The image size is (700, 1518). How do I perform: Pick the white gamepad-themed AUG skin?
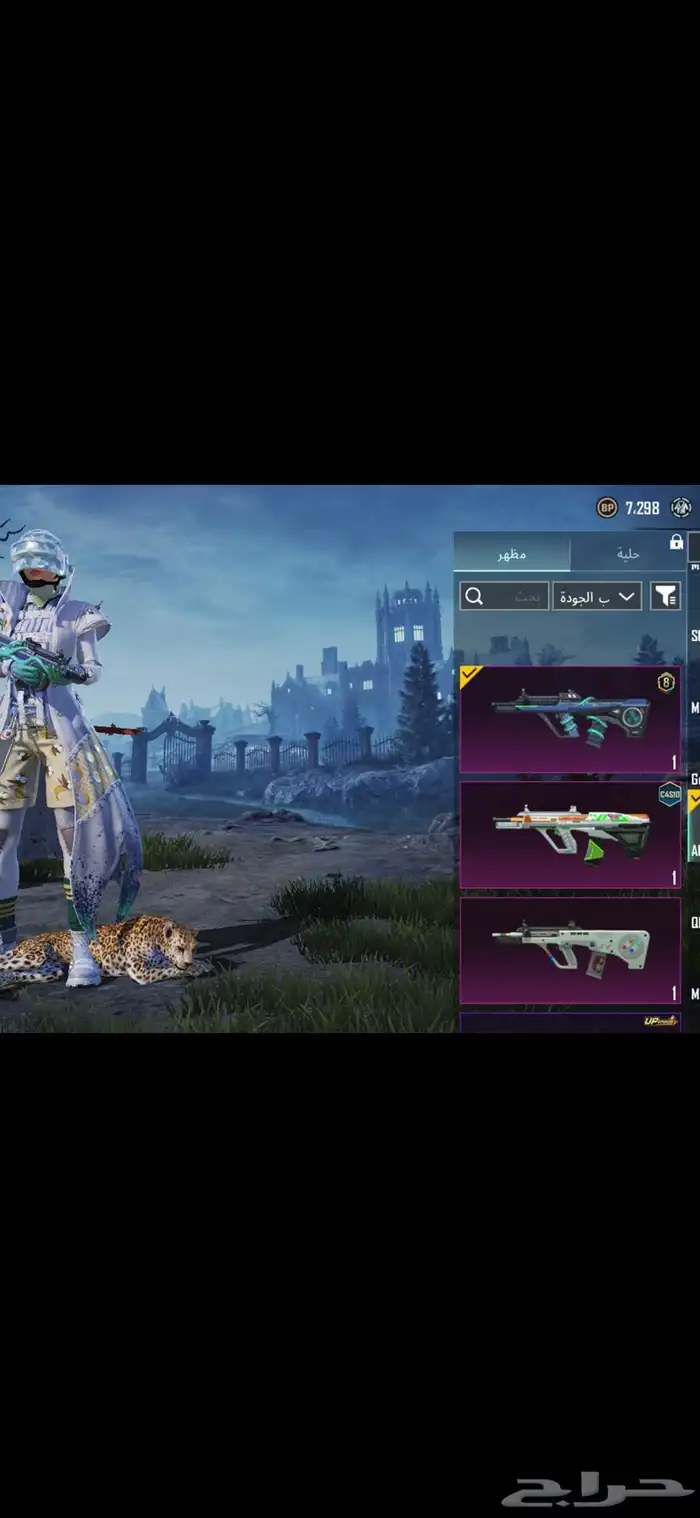570,950
